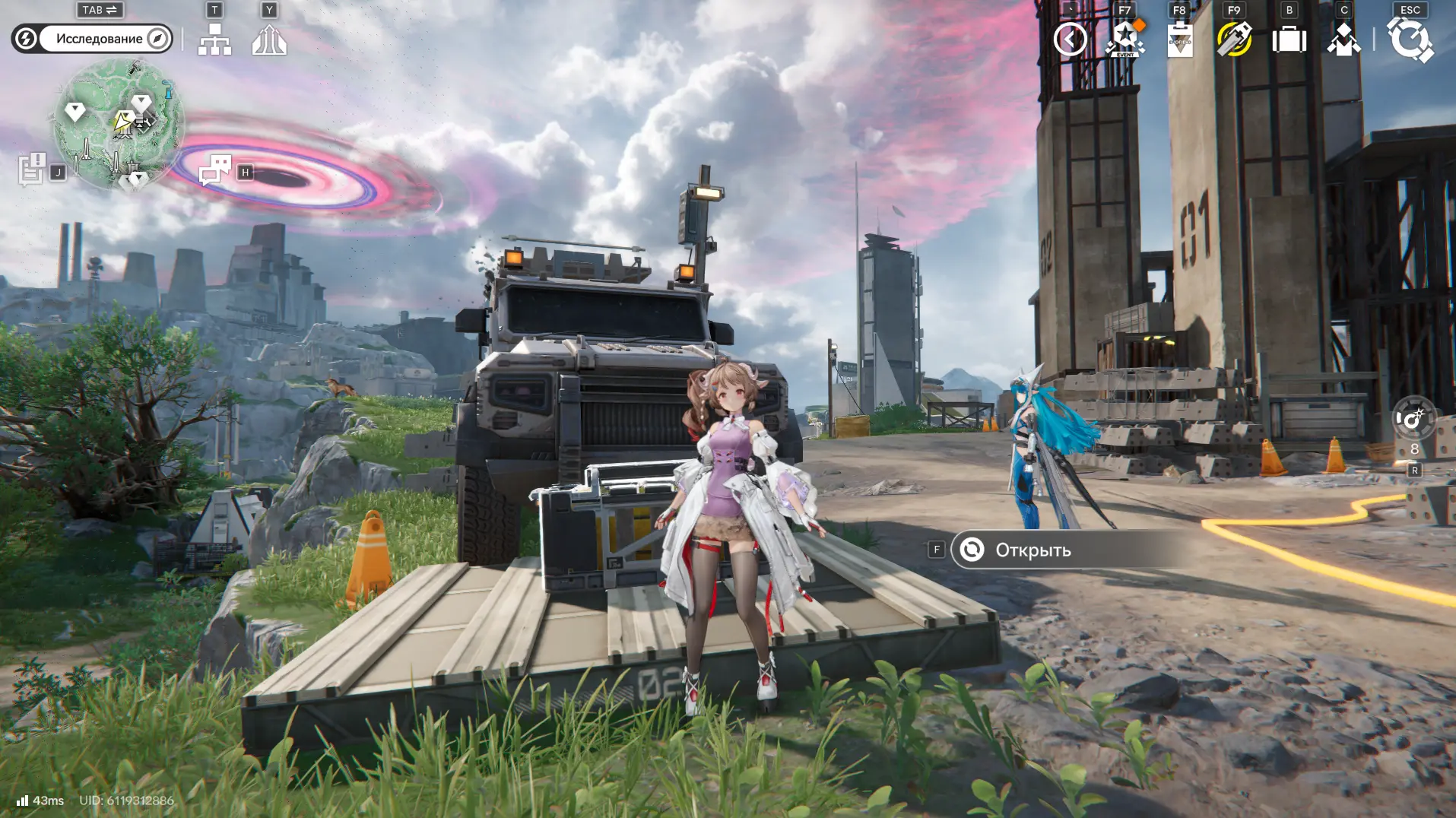Open the operator character menu icon
Screen dimensions: 1456x818
pyautogui.click(x=1343, y=40)
